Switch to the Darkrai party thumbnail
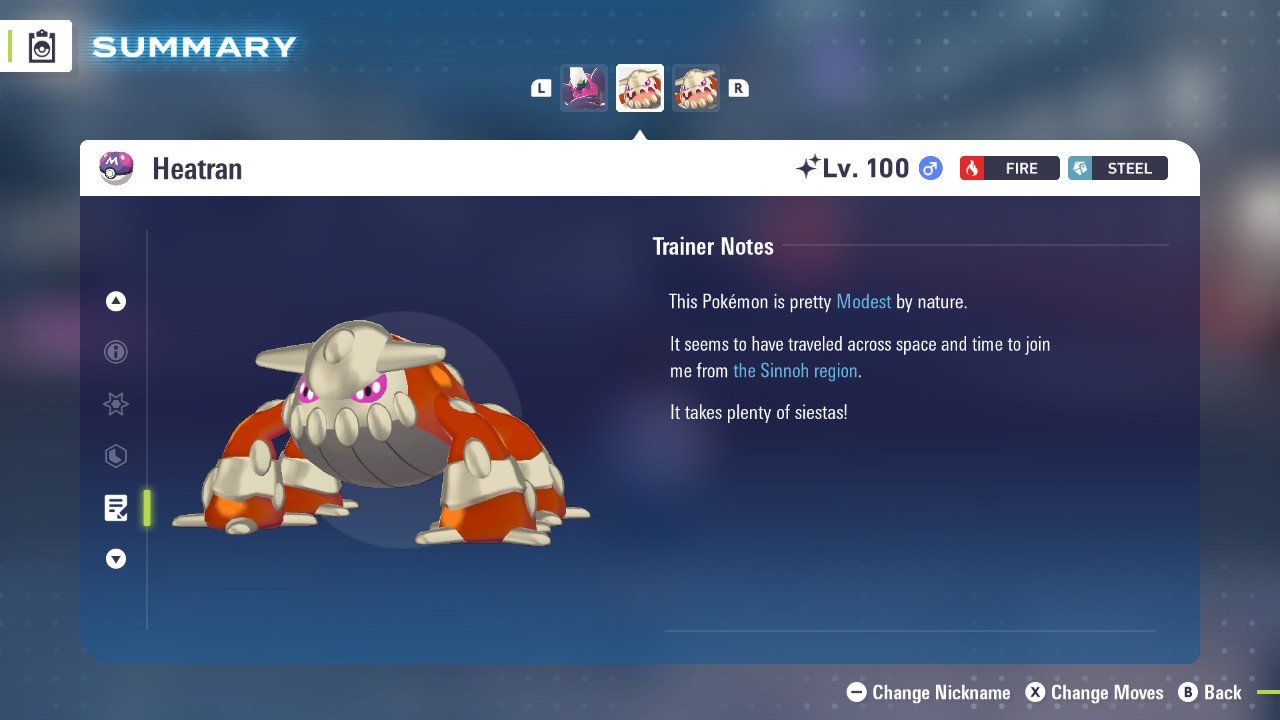Screen dimensions: 1280x720 [583, 88]
